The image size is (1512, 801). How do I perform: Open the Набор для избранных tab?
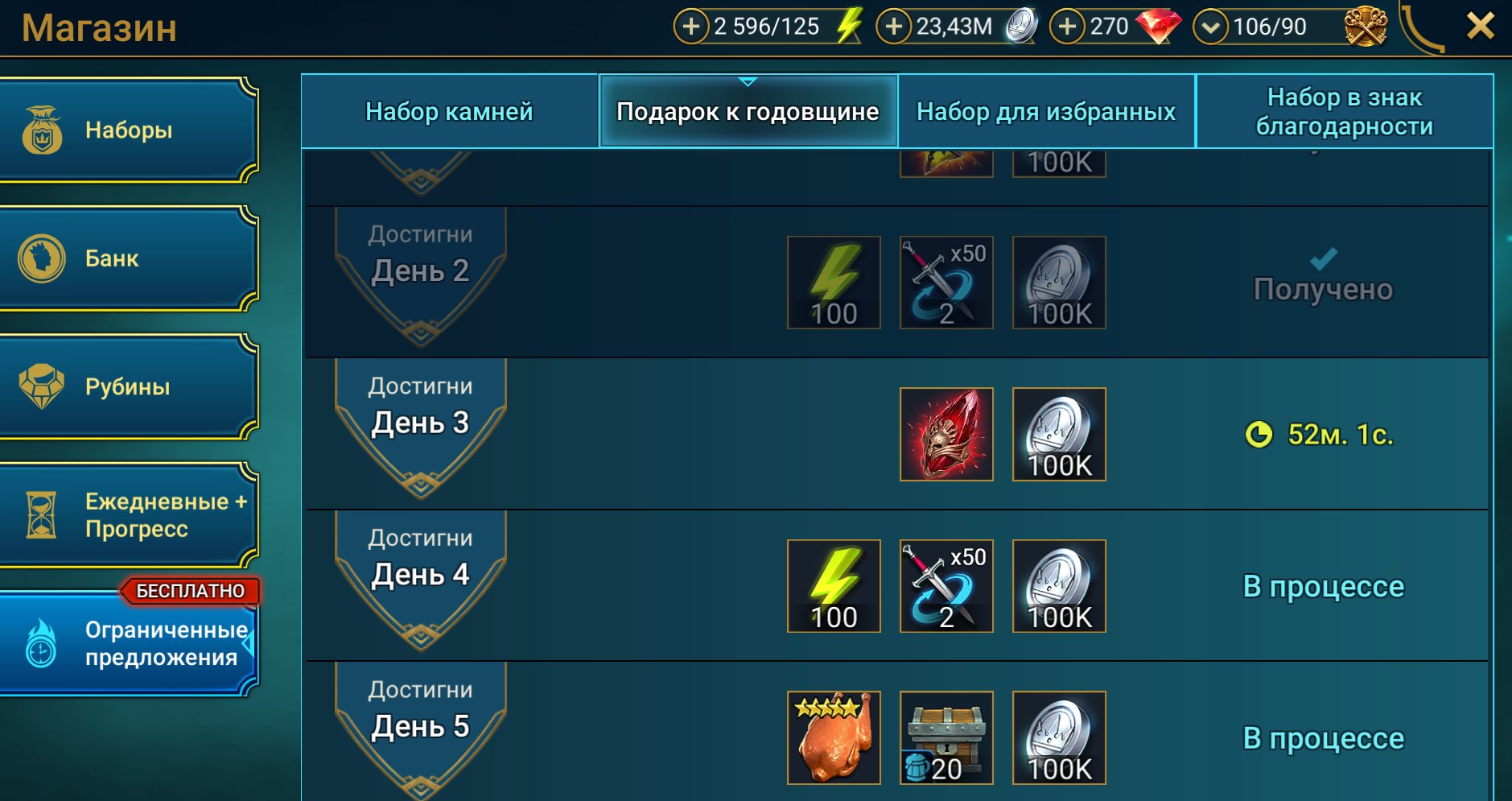pos(1046,111)
